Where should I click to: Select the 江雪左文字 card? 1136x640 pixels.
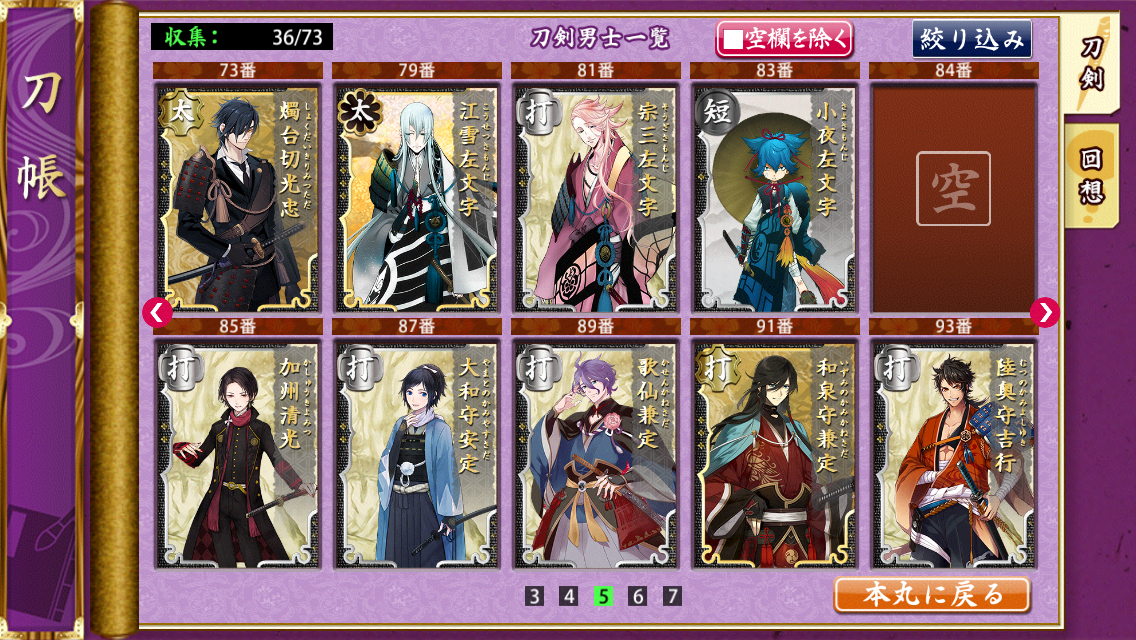click(417, 197)
